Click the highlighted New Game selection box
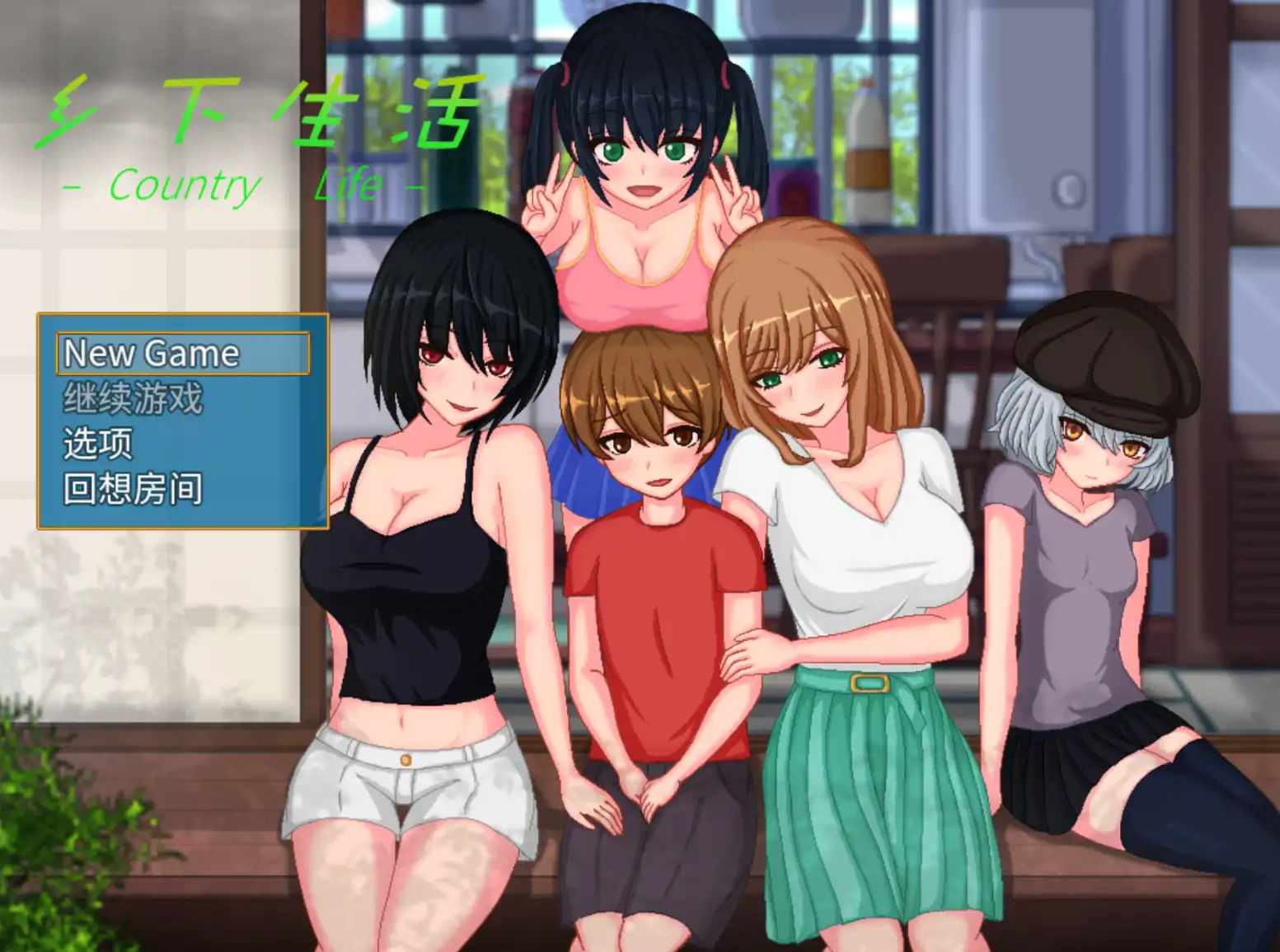This screenshot has width=1280, height=952. coord(181,354)
